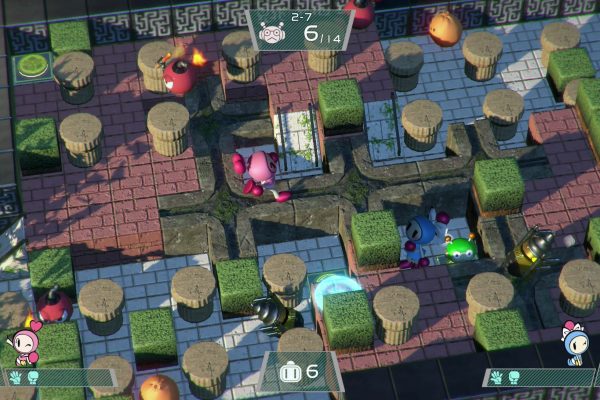The image size is (600, 400).
Task: Select the pink Bomberman player portrait
Action: [x=22, y=340]
